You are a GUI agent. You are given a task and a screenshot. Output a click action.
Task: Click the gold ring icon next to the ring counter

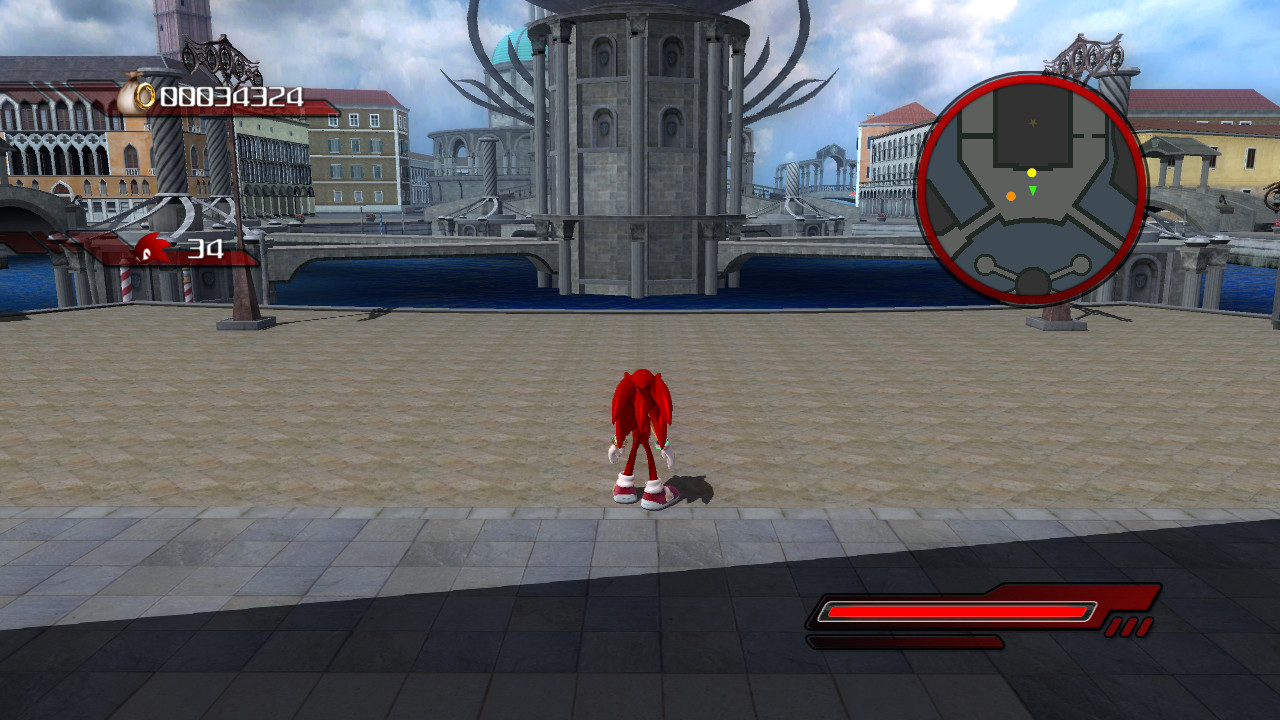coord(144,95)
